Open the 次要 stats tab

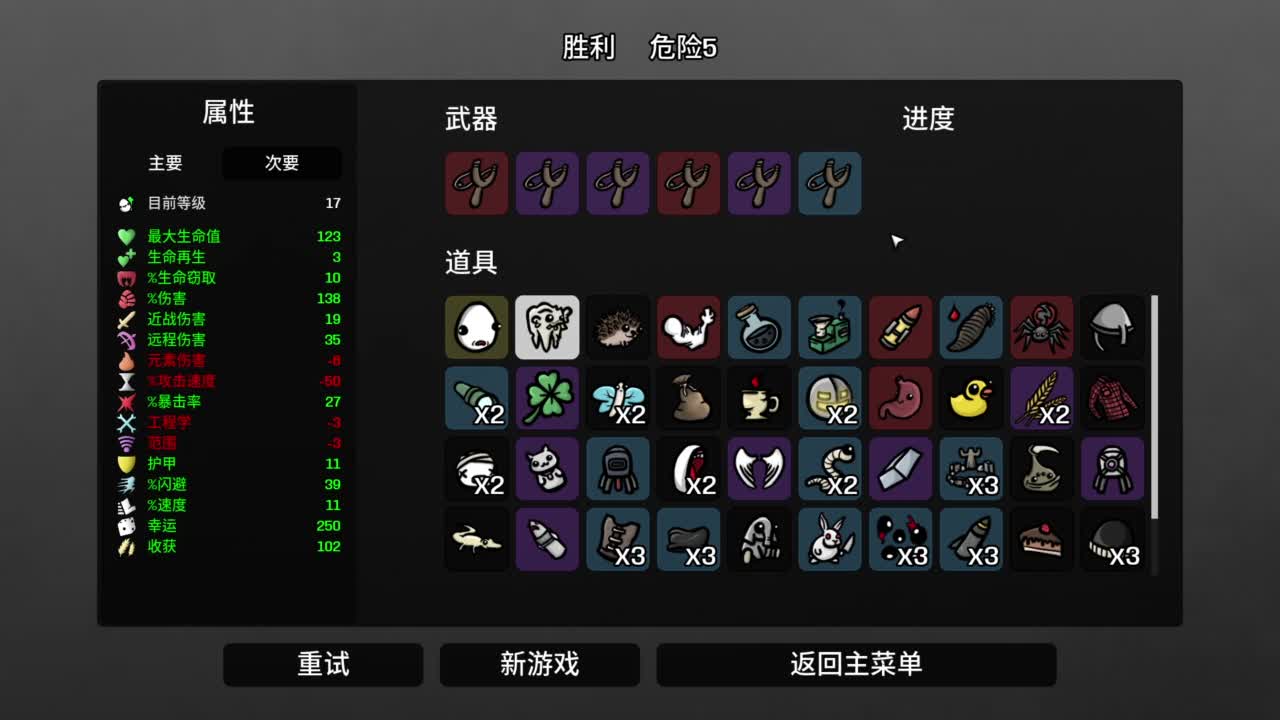(281, 164)
